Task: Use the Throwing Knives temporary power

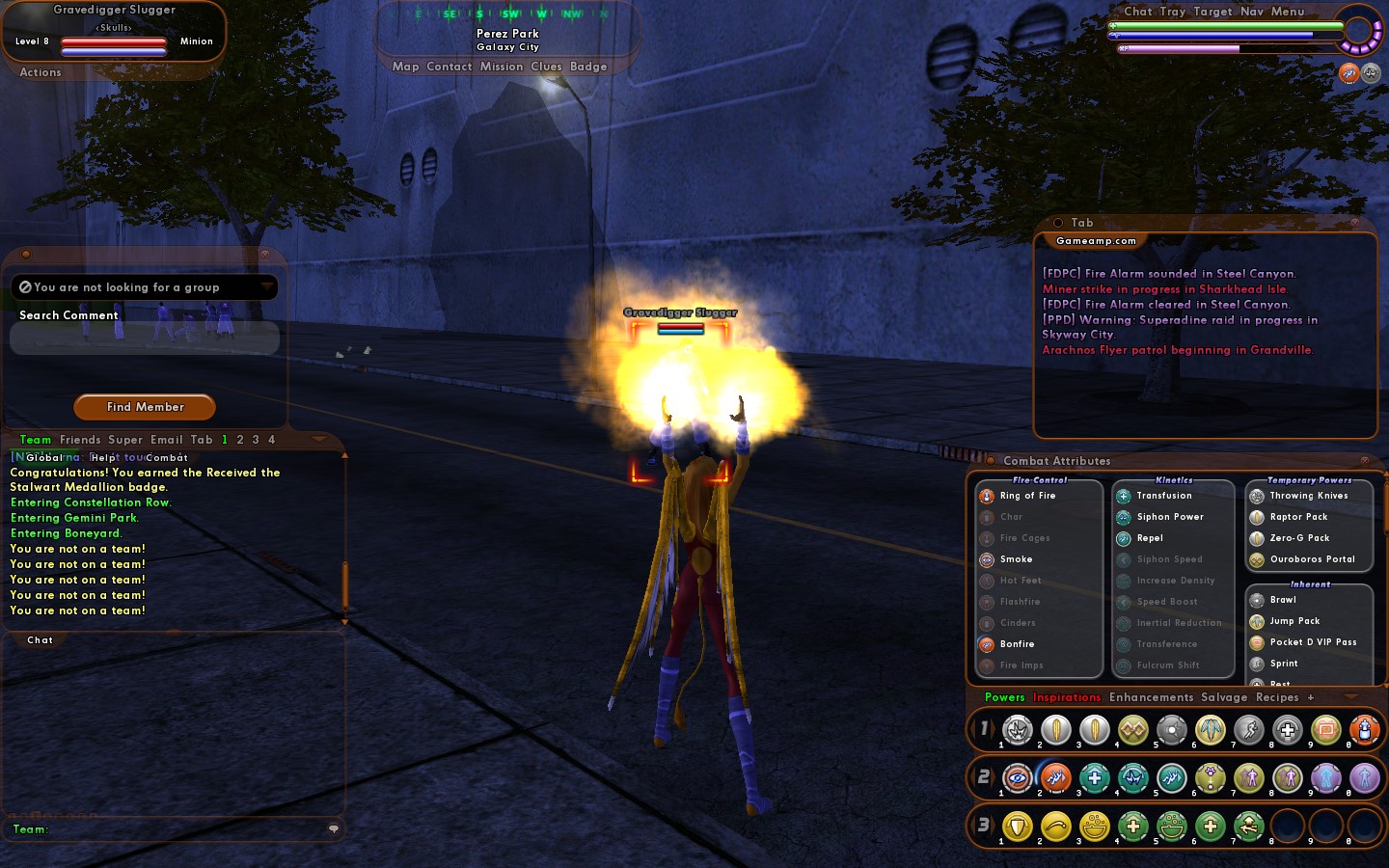Action: click(1308, 496)
